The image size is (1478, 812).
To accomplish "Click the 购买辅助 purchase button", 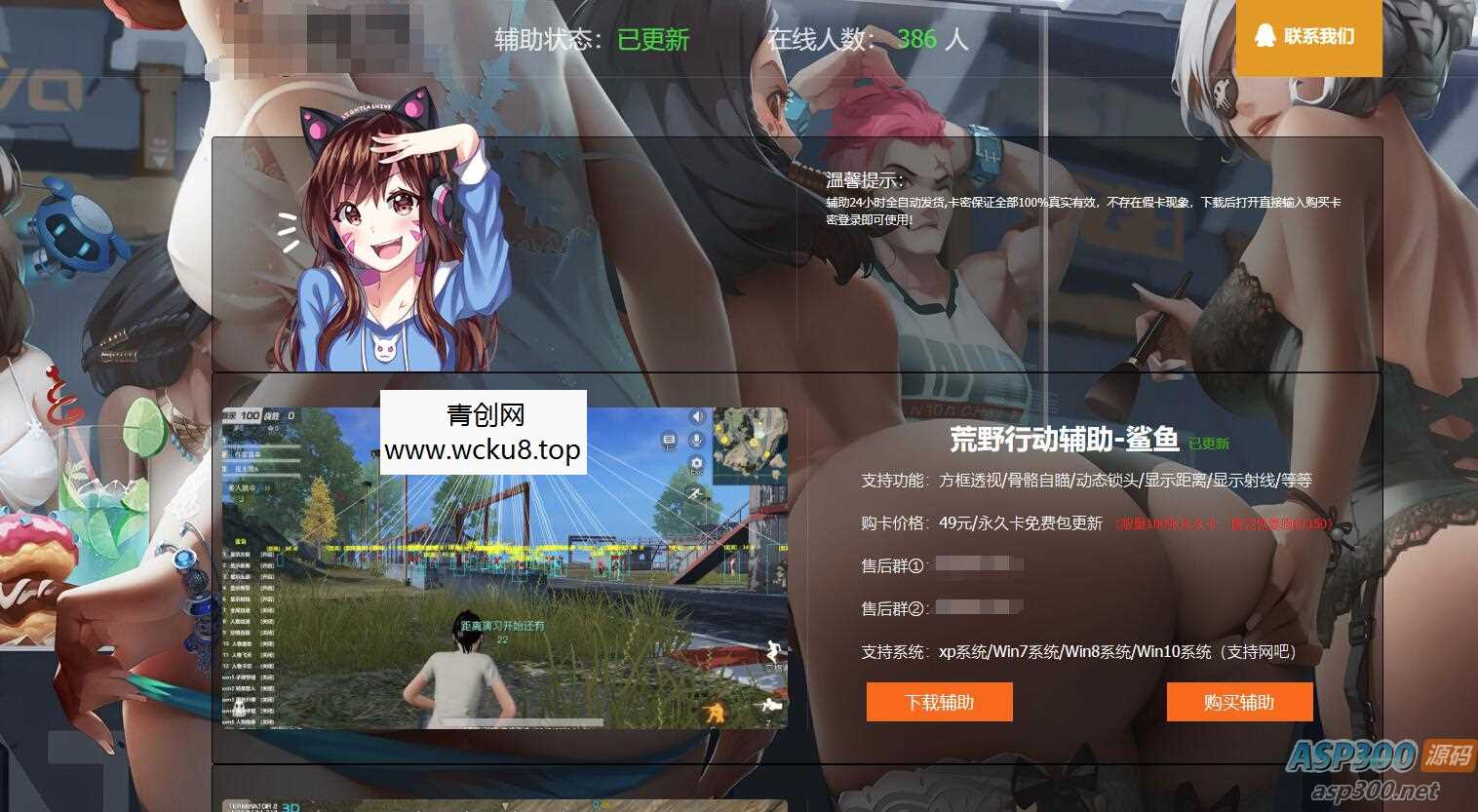I will (x=1239, y=702).
